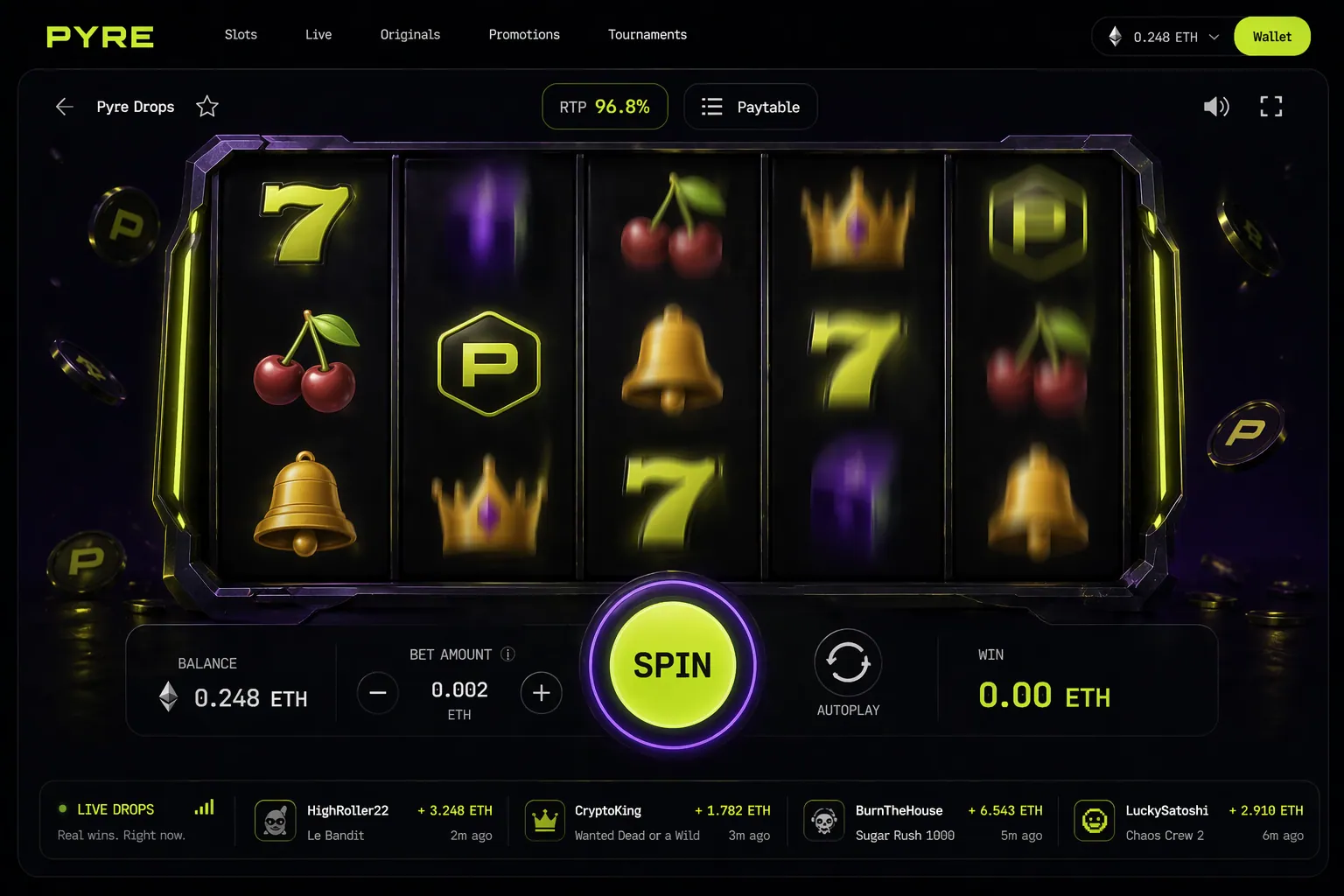The image size is (1344, 896).
Task: Enter fullscreen mode
Action: 1271,106
